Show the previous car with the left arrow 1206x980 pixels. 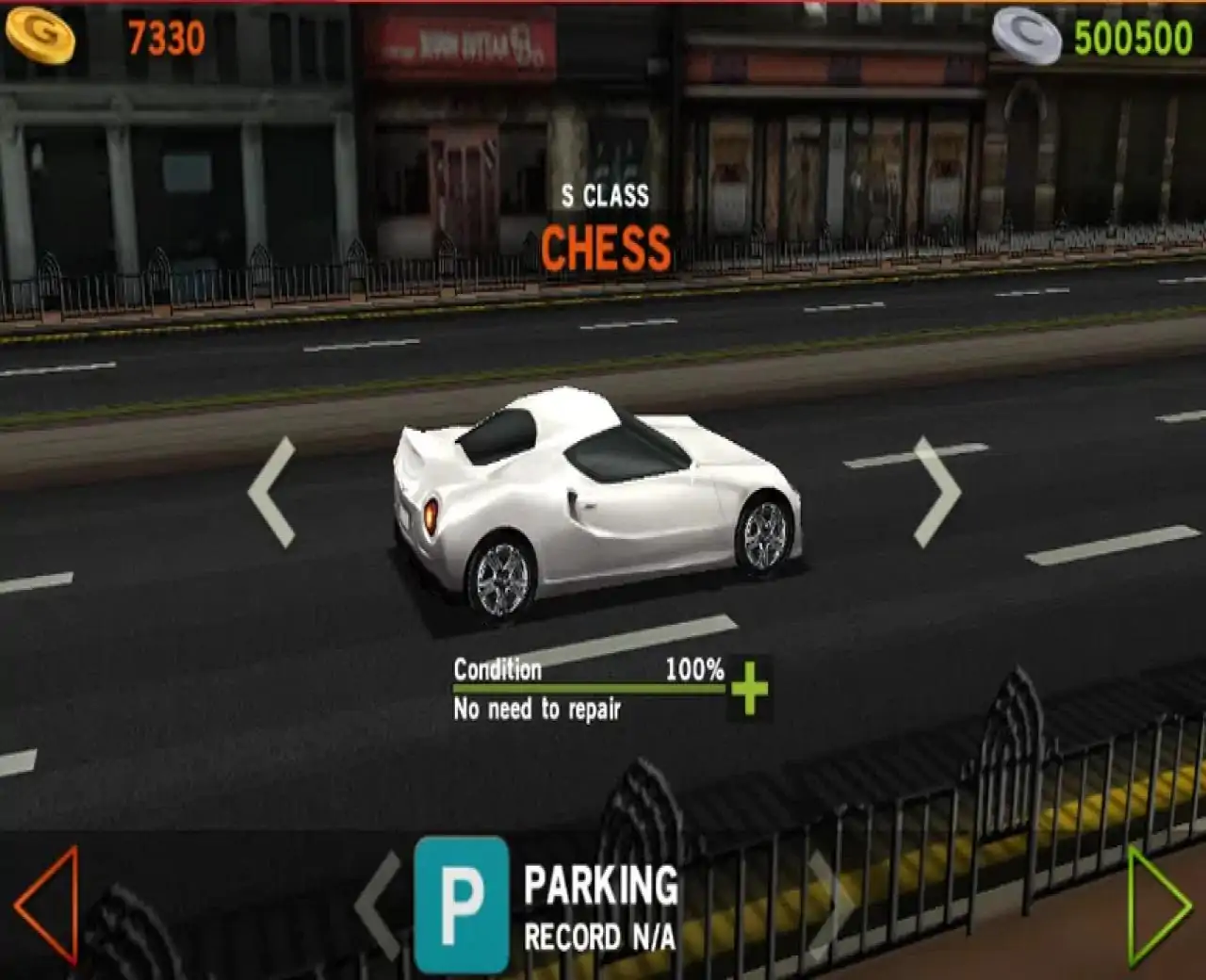click(x=272, y=492)
